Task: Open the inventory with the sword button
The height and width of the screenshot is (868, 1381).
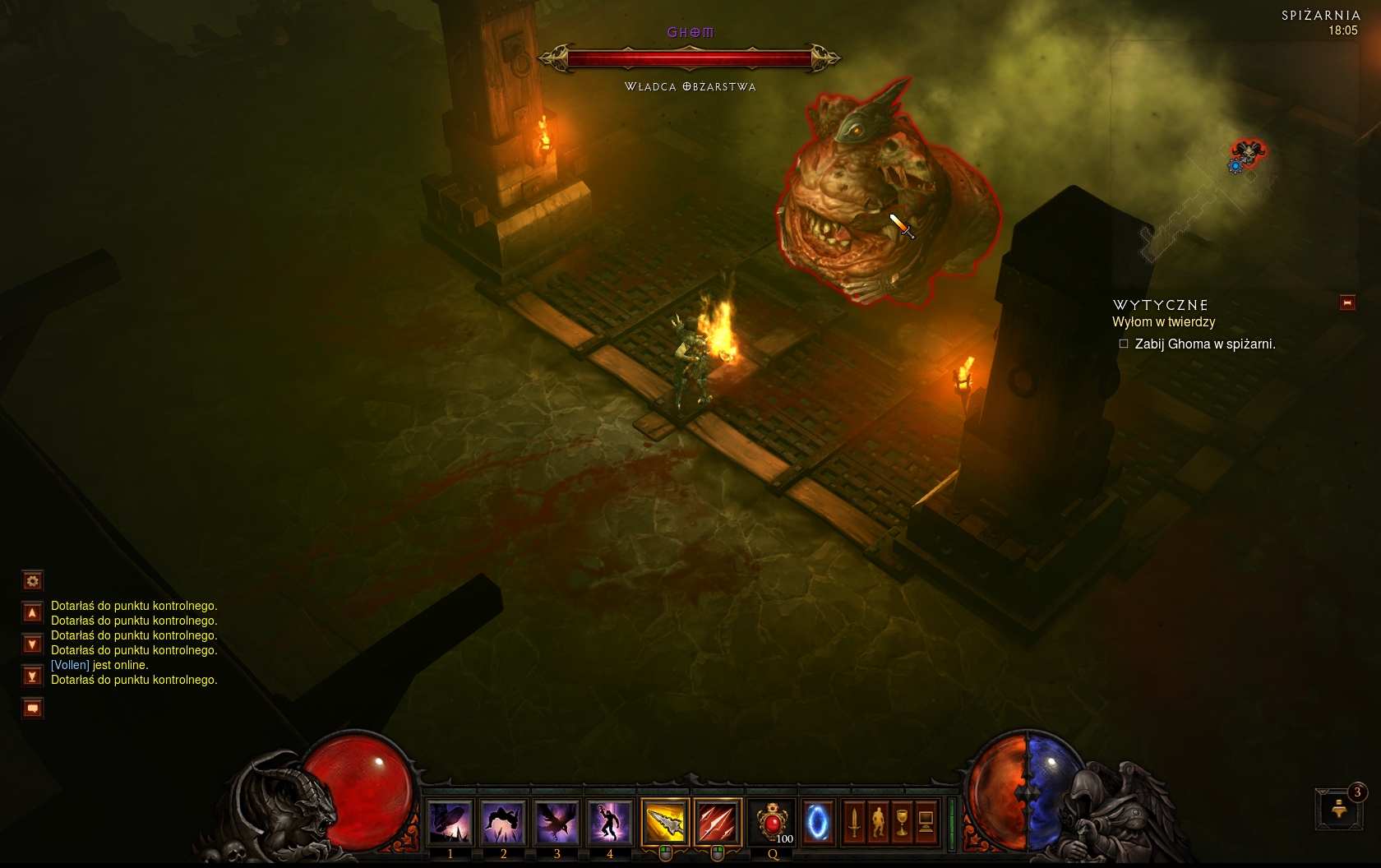Action: [854, 822]
